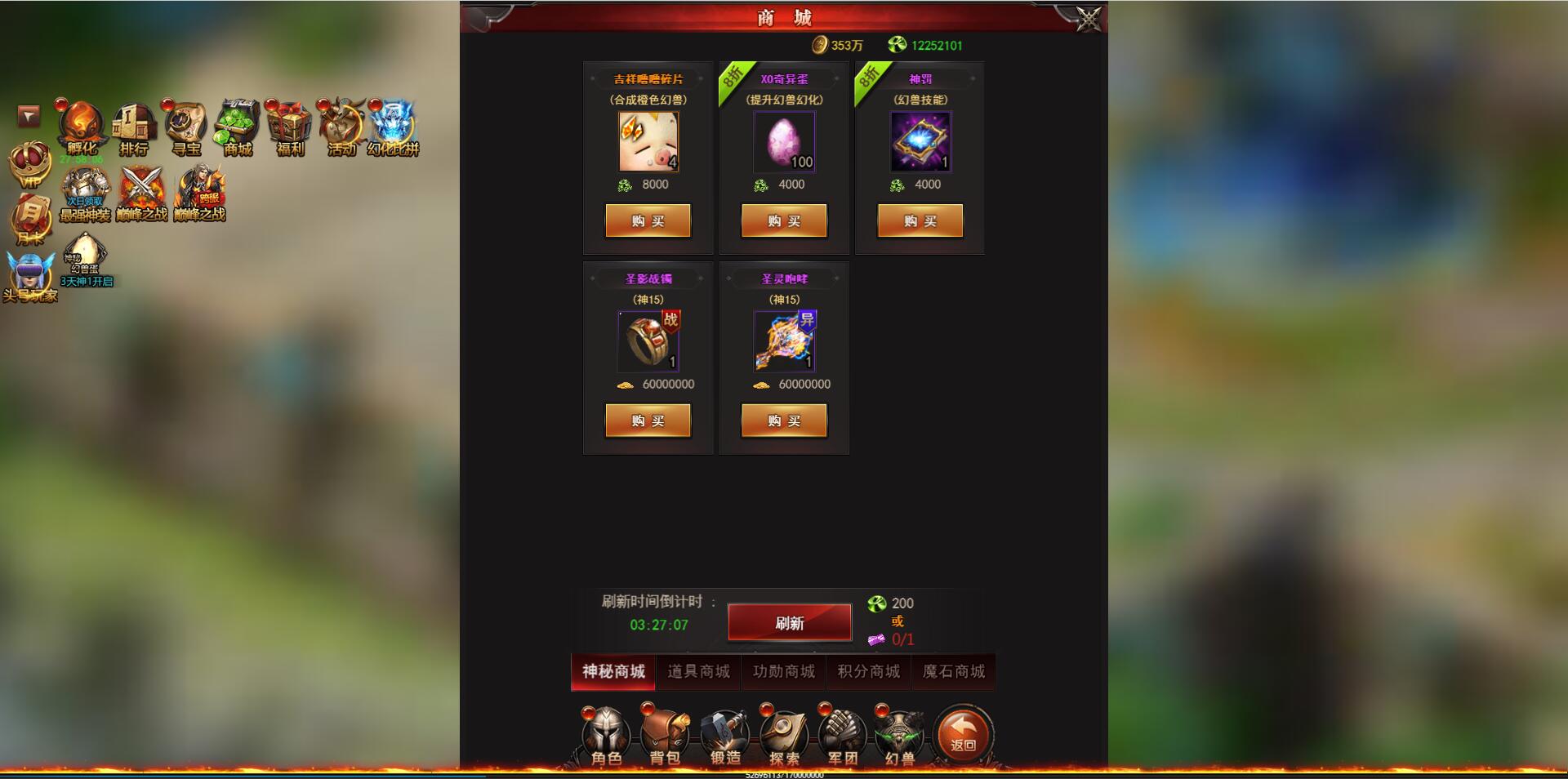Image resolution: width=1568 pixels, height=779 pixels.
Task: Open the VIP icon
Action: (29, 167)
